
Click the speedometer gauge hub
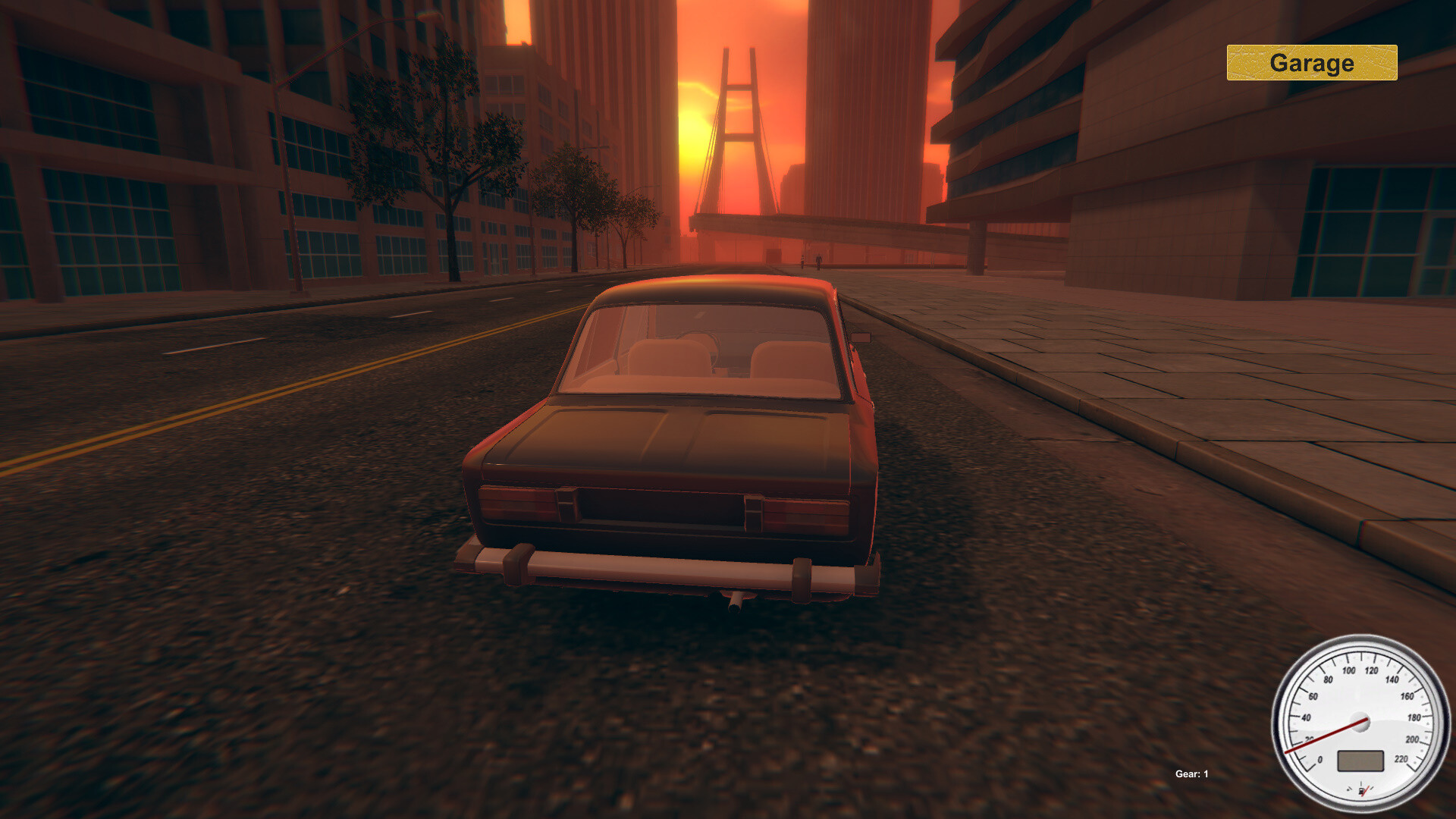(x=1360, y=721)
